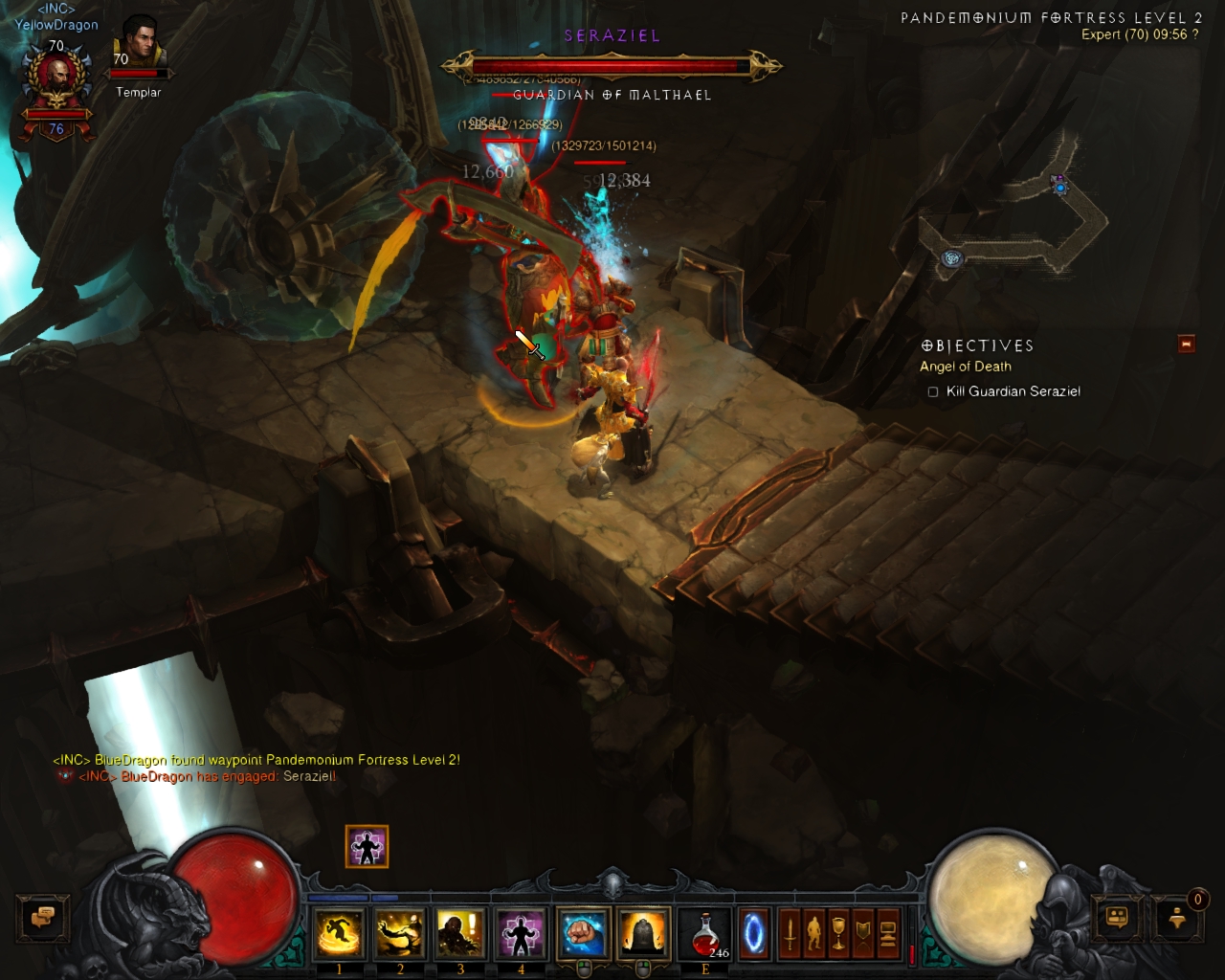Select the golden bell skill
Screen dimensions: 1225x980
point(643,933)
